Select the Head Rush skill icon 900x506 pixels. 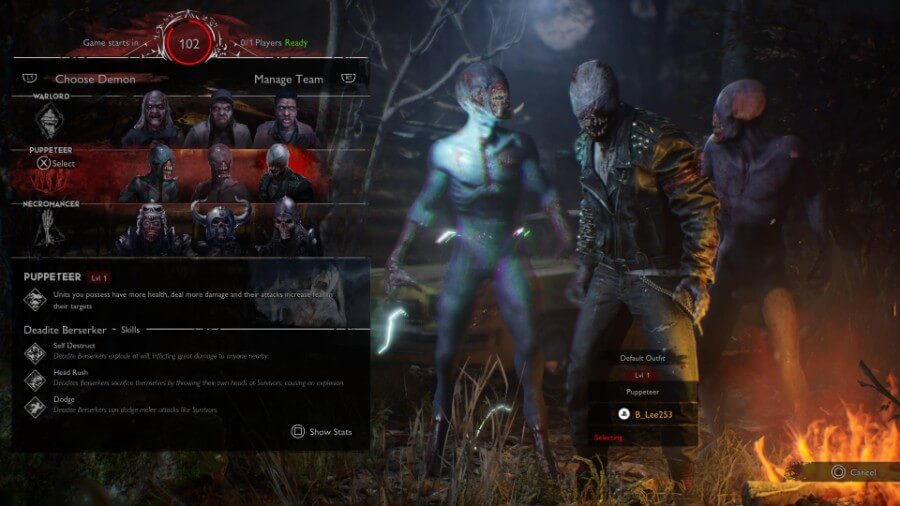tap(35, 379)
